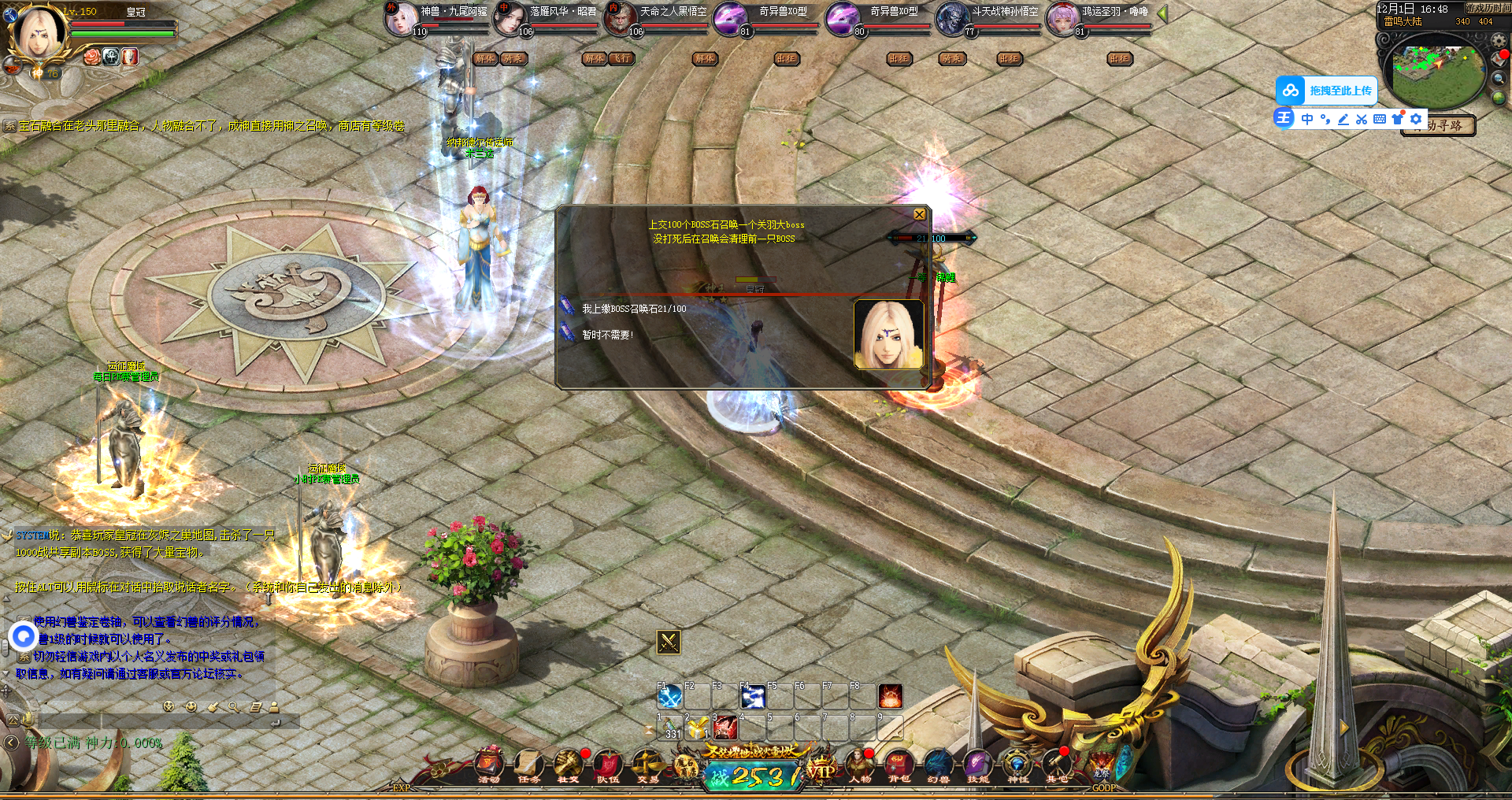Close the BOSS summon dialog
The image size is (1512, 800).
pyautogui.click(x=919, y=215)
